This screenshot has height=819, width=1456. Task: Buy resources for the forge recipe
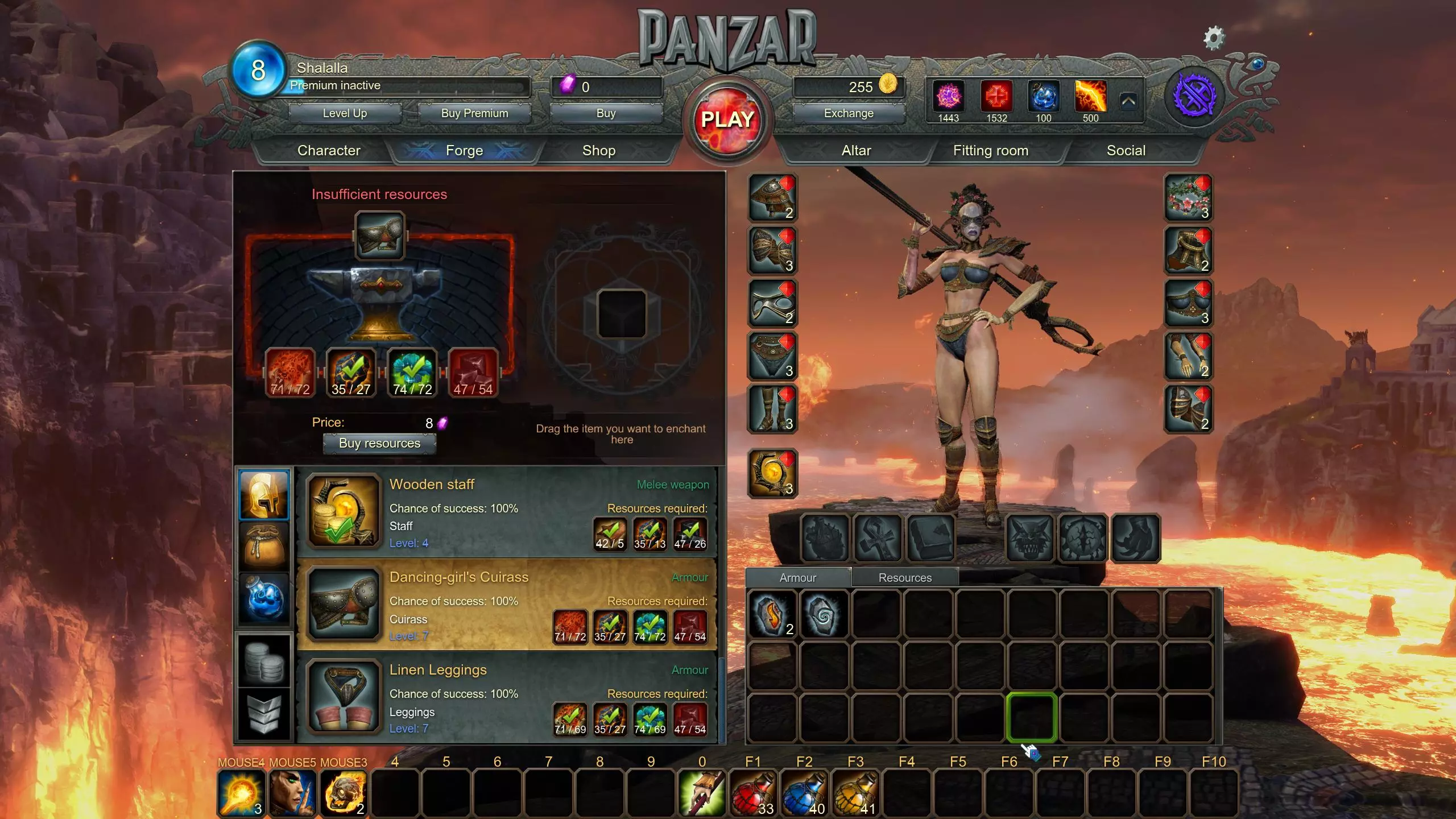click(x=379, y=444)
